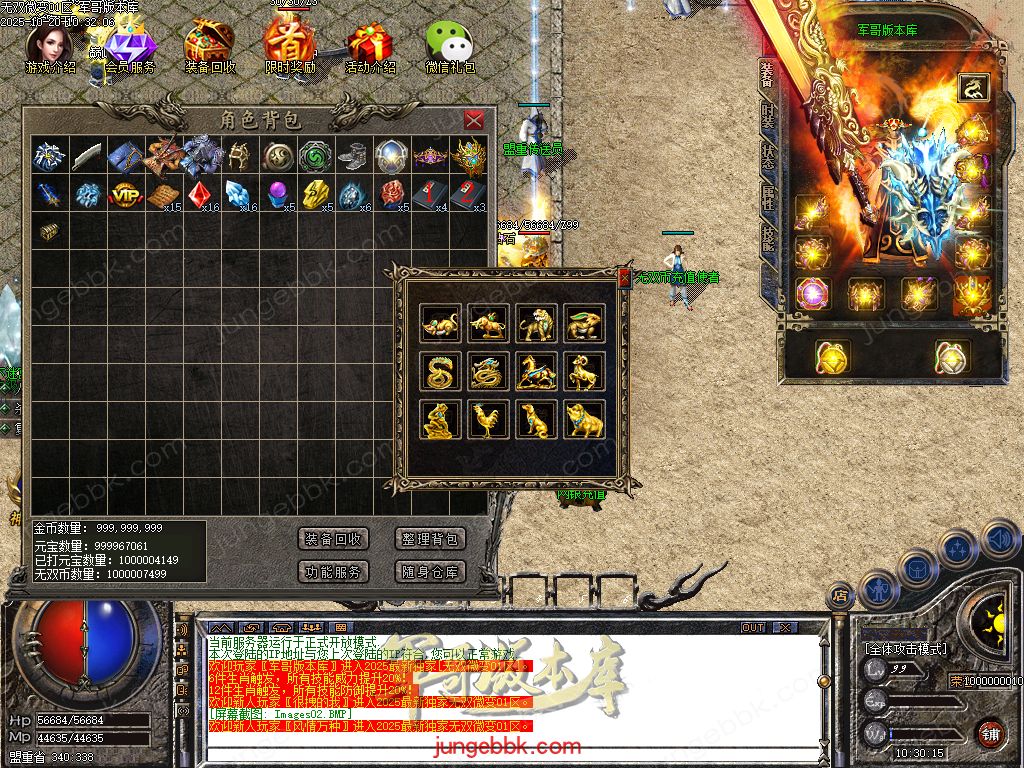Switch to the 属性 attributes tab

[768, 200]
